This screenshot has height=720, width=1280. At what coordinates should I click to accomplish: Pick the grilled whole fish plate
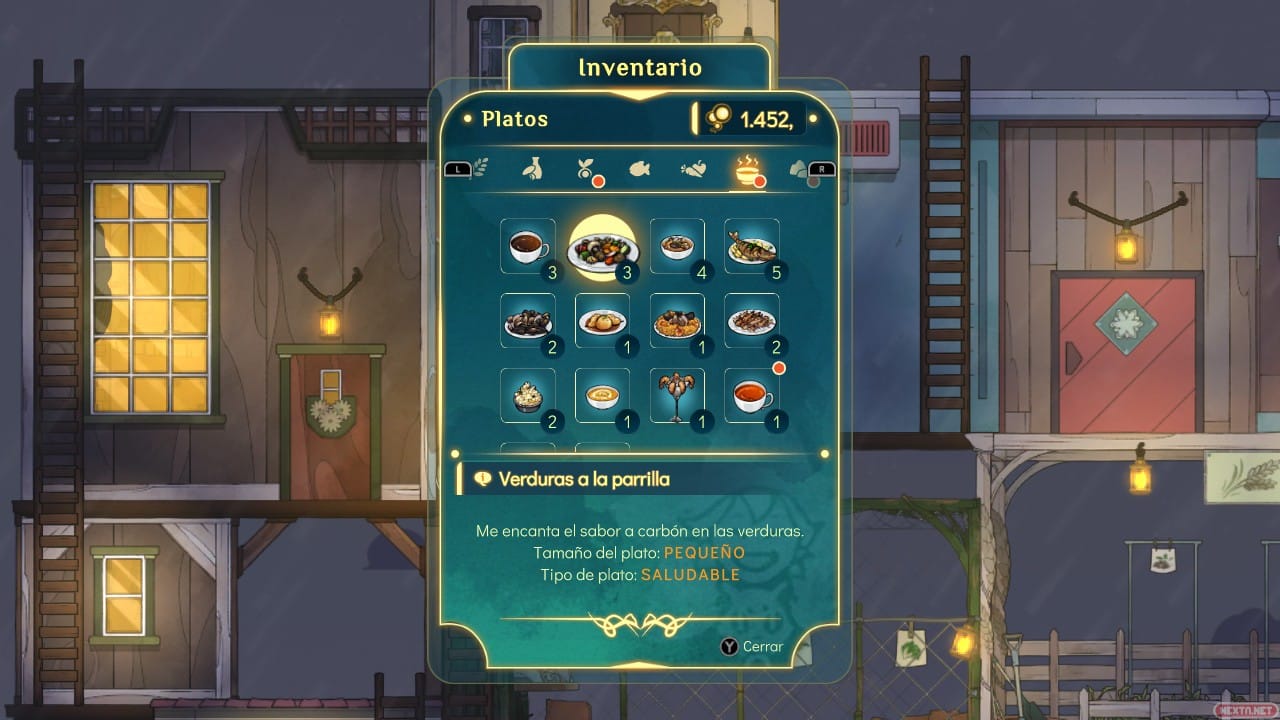pos(751,246)
